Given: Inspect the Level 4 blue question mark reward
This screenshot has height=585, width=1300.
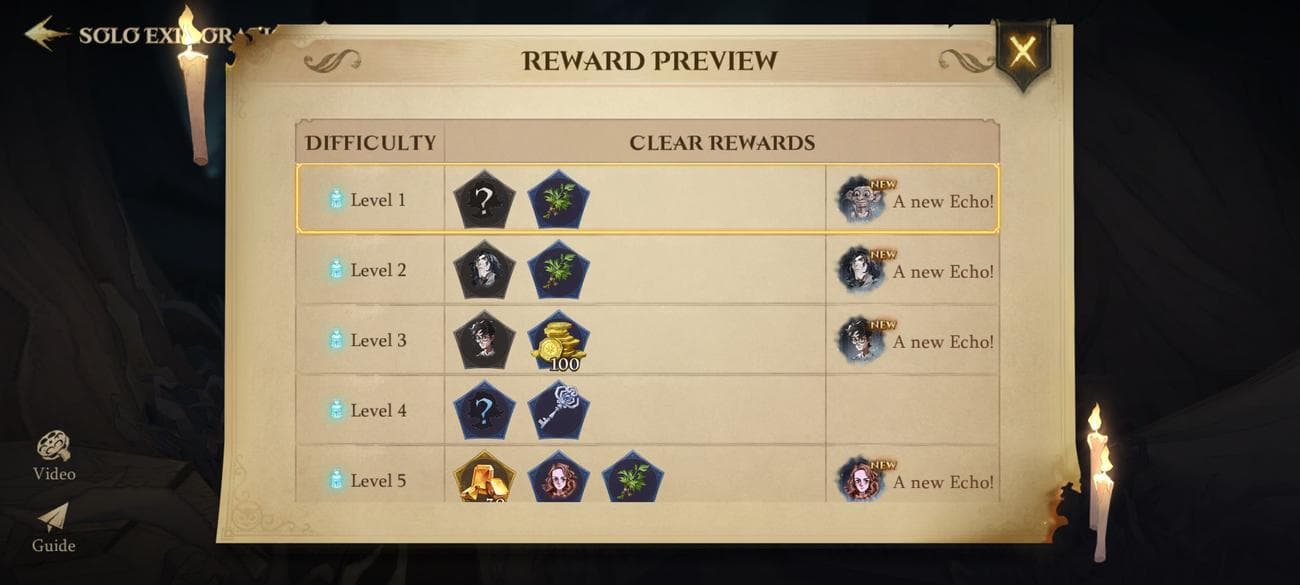Looking at the screenshot, I should (x=484, y=410).
